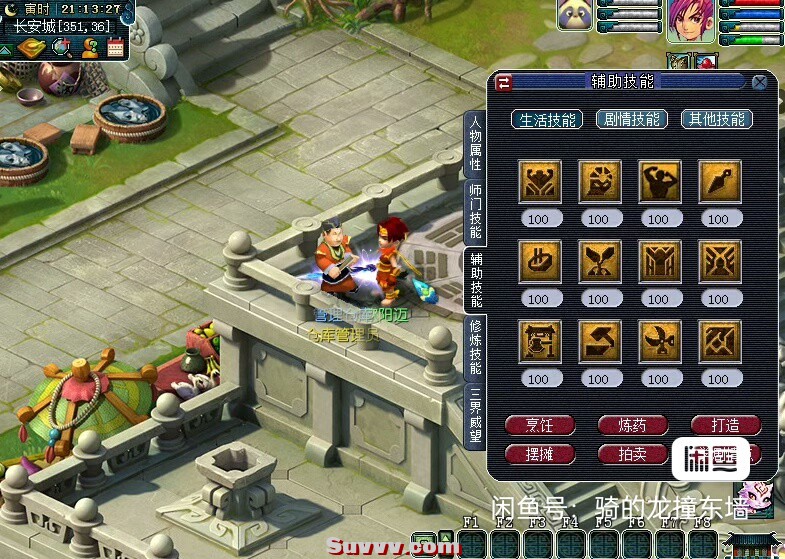Select the hammer skill icon

(599, 341)
